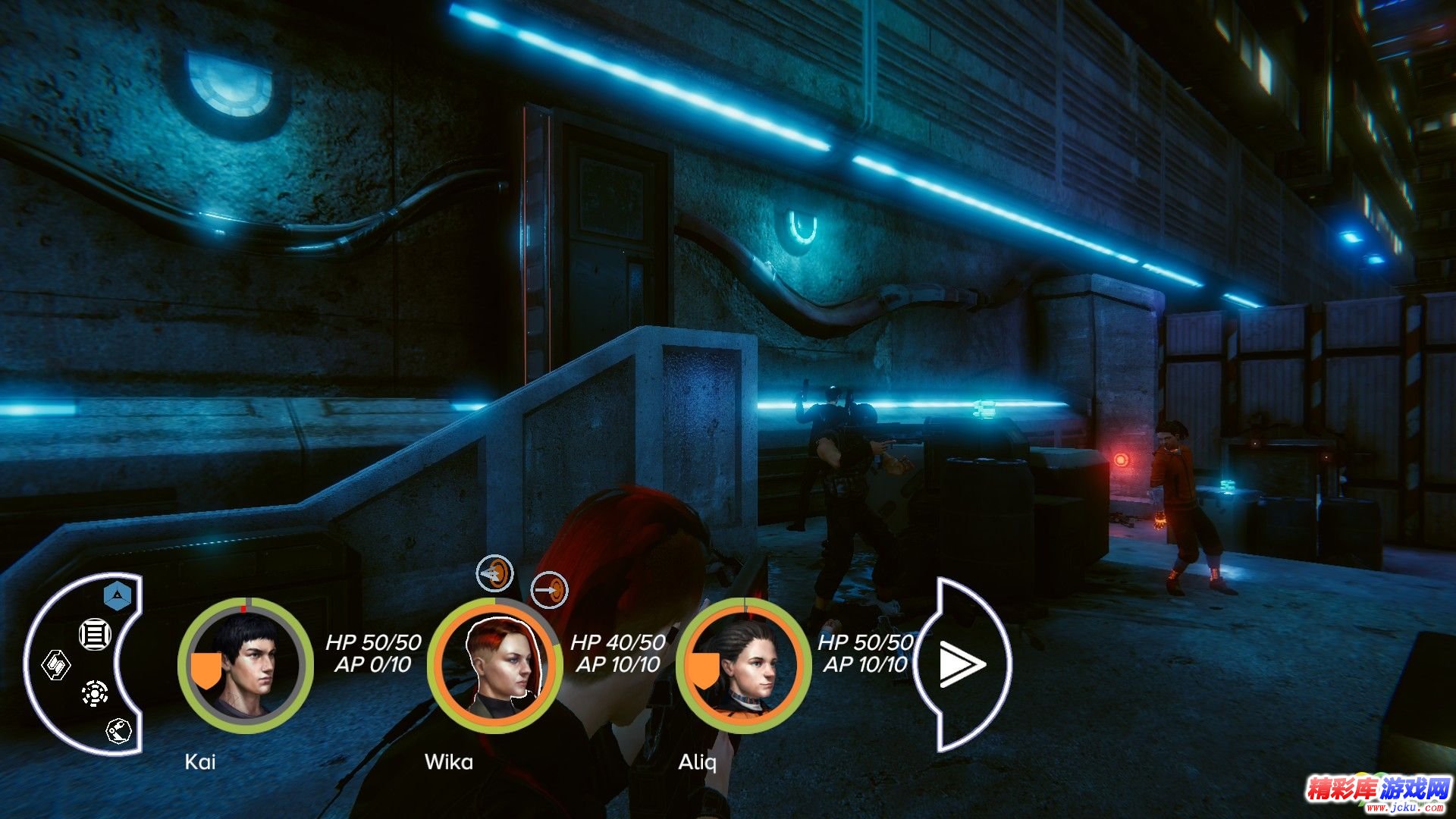Click the end turn arrow button
This screenshot has height=819, width=1456.
(961, 665)
